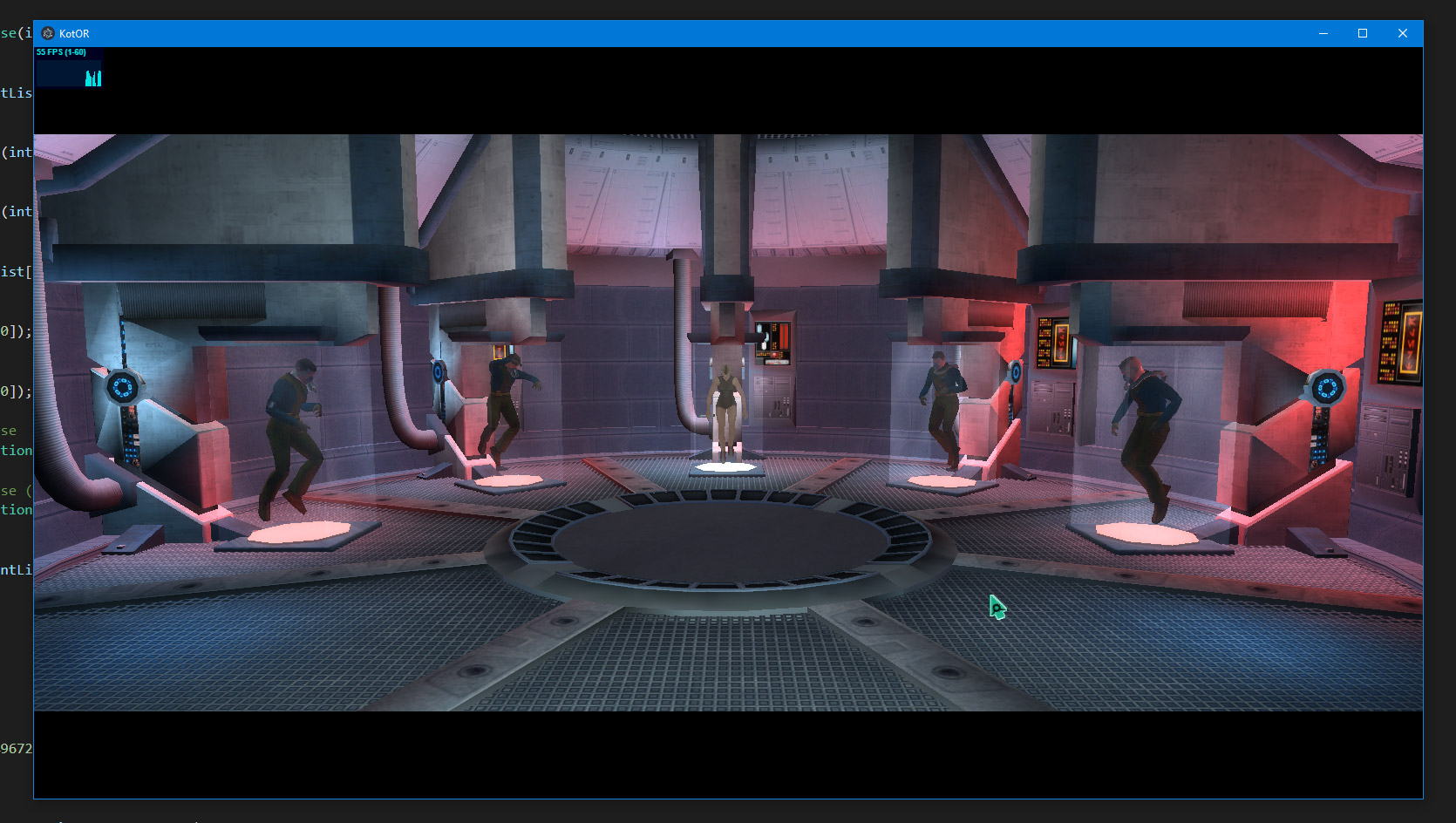1456x823 pixels.
Task: Maximize the KotOR window
Action: pyautogui.click(x=1363, y=33)
